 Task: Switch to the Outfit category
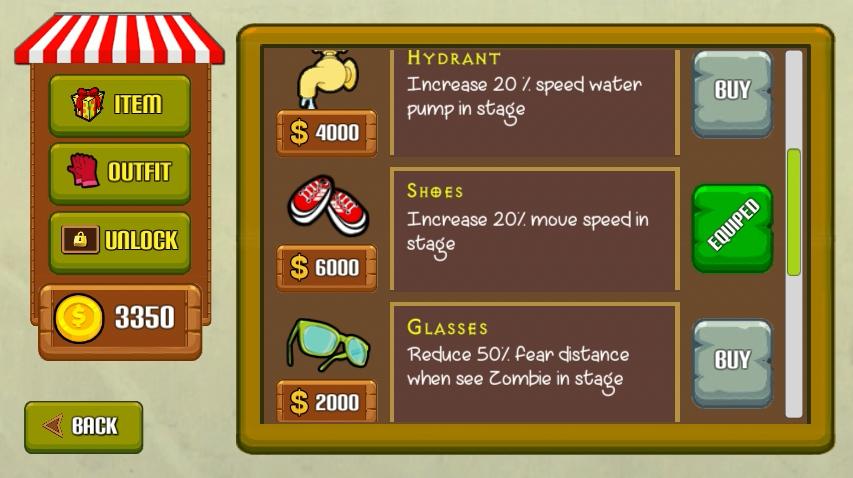click(119, 172)
